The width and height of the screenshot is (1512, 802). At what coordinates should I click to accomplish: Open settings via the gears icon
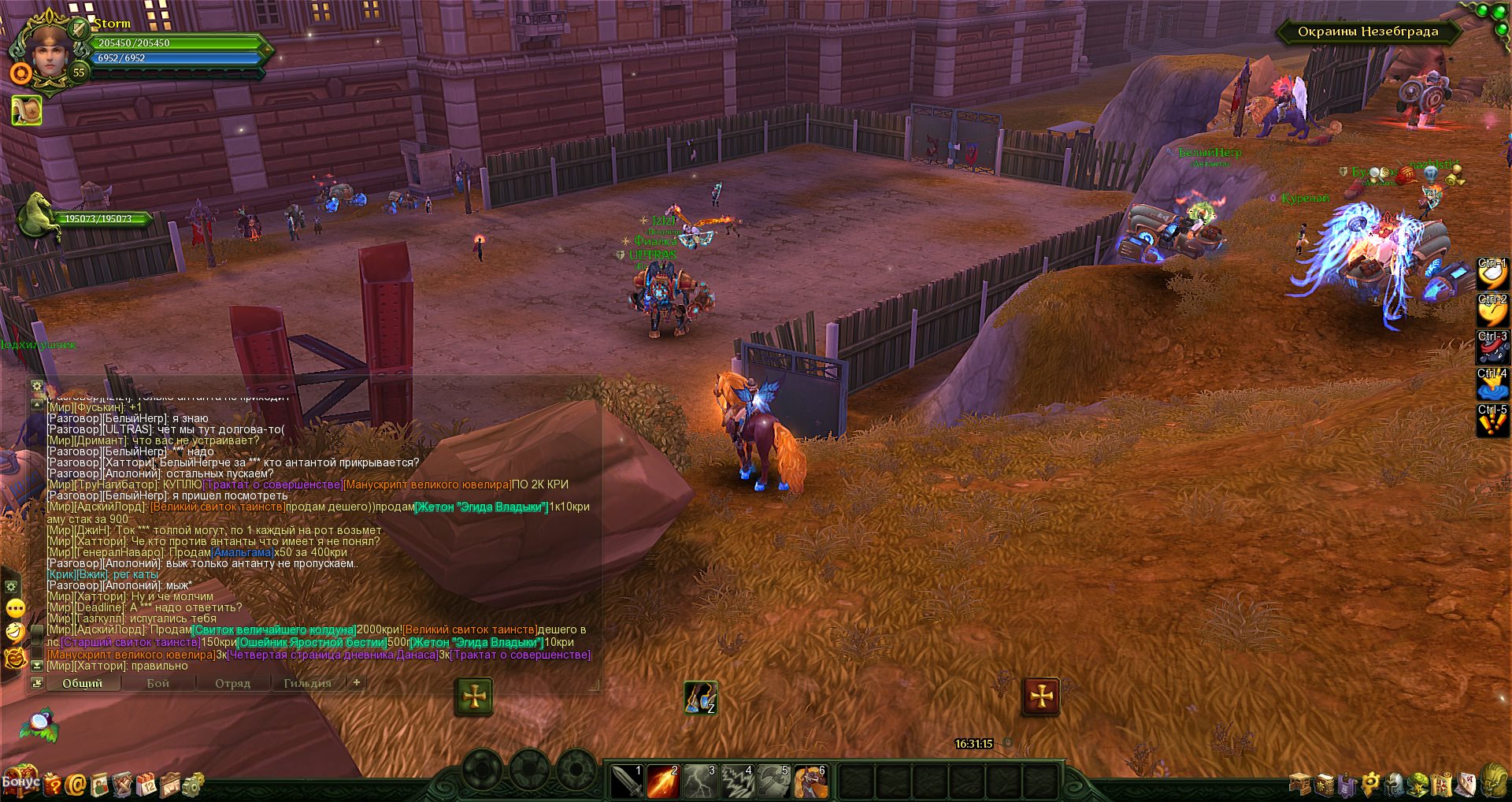click(193, 784)
